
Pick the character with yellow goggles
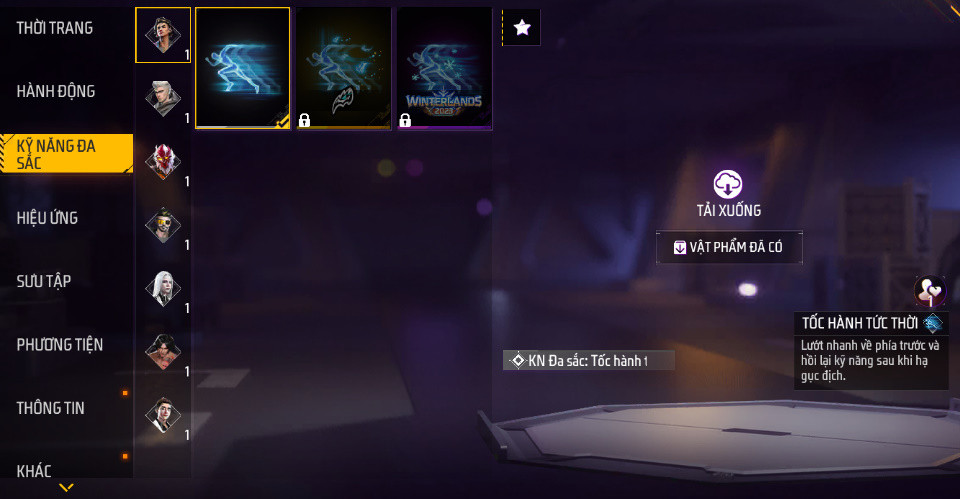point(162,224)
